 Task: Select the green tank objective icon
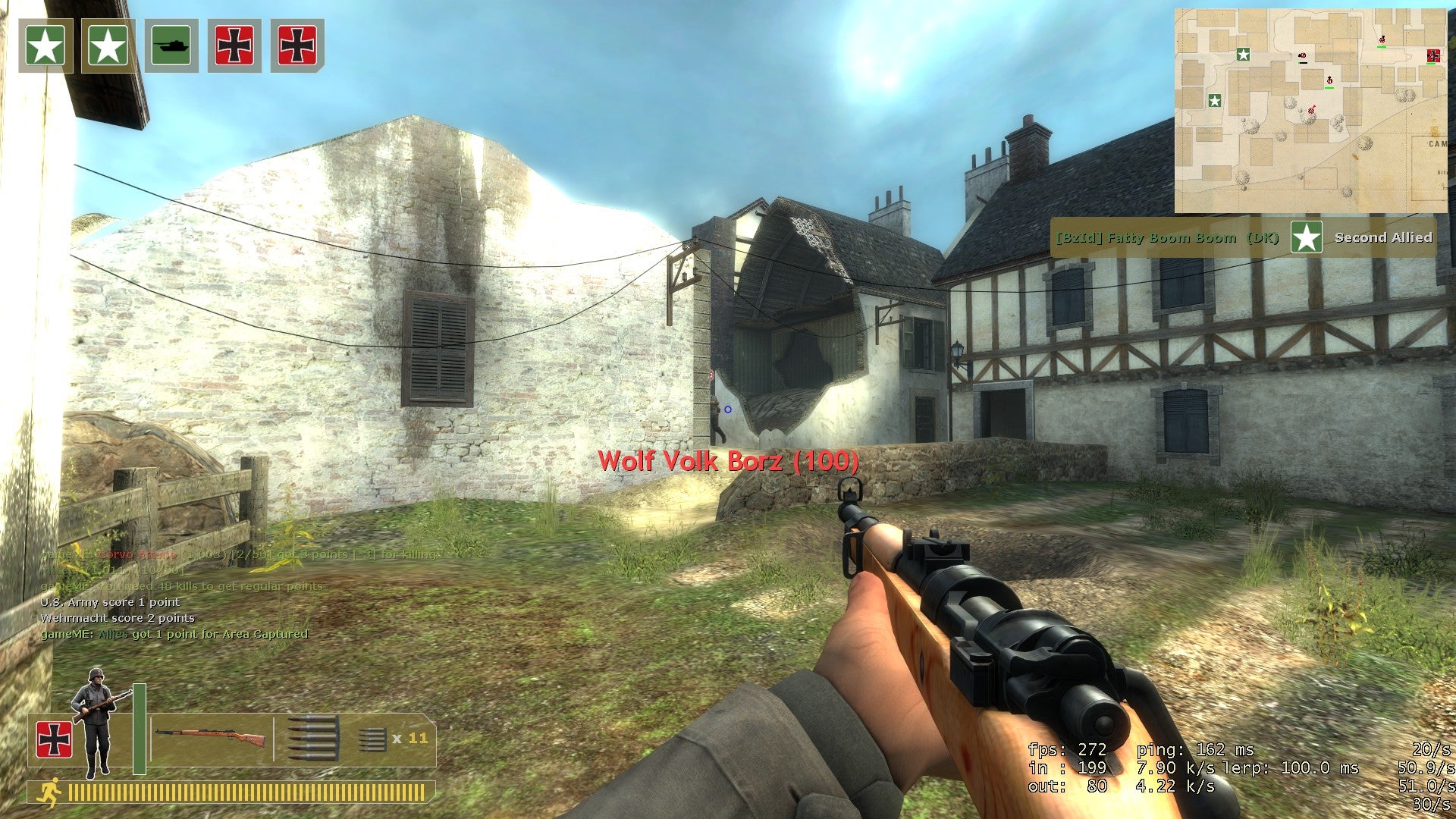pyautogui.click(x=172, y=45)
